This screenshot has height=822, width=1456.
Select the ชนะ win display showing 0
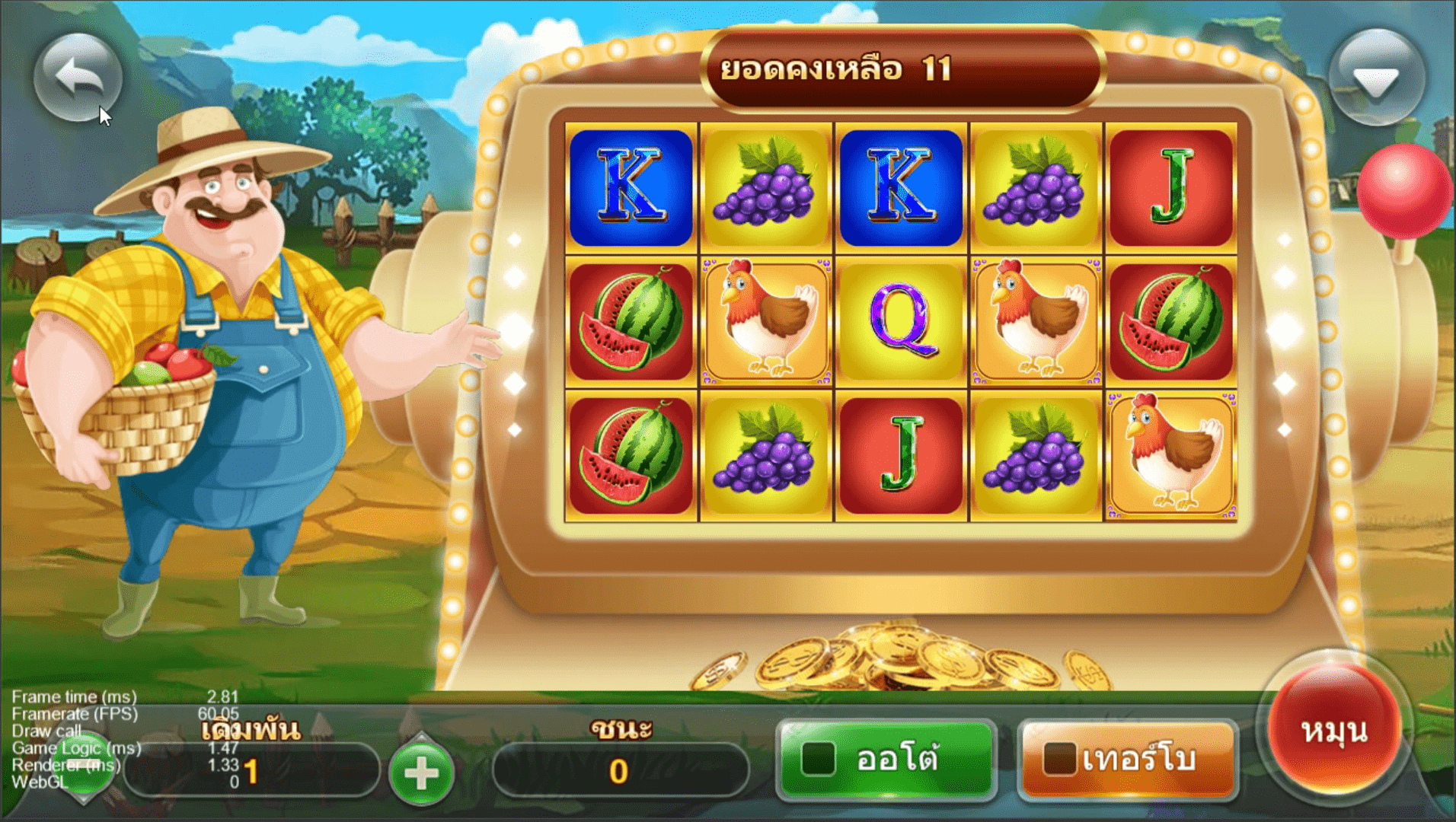coord(622,769)
